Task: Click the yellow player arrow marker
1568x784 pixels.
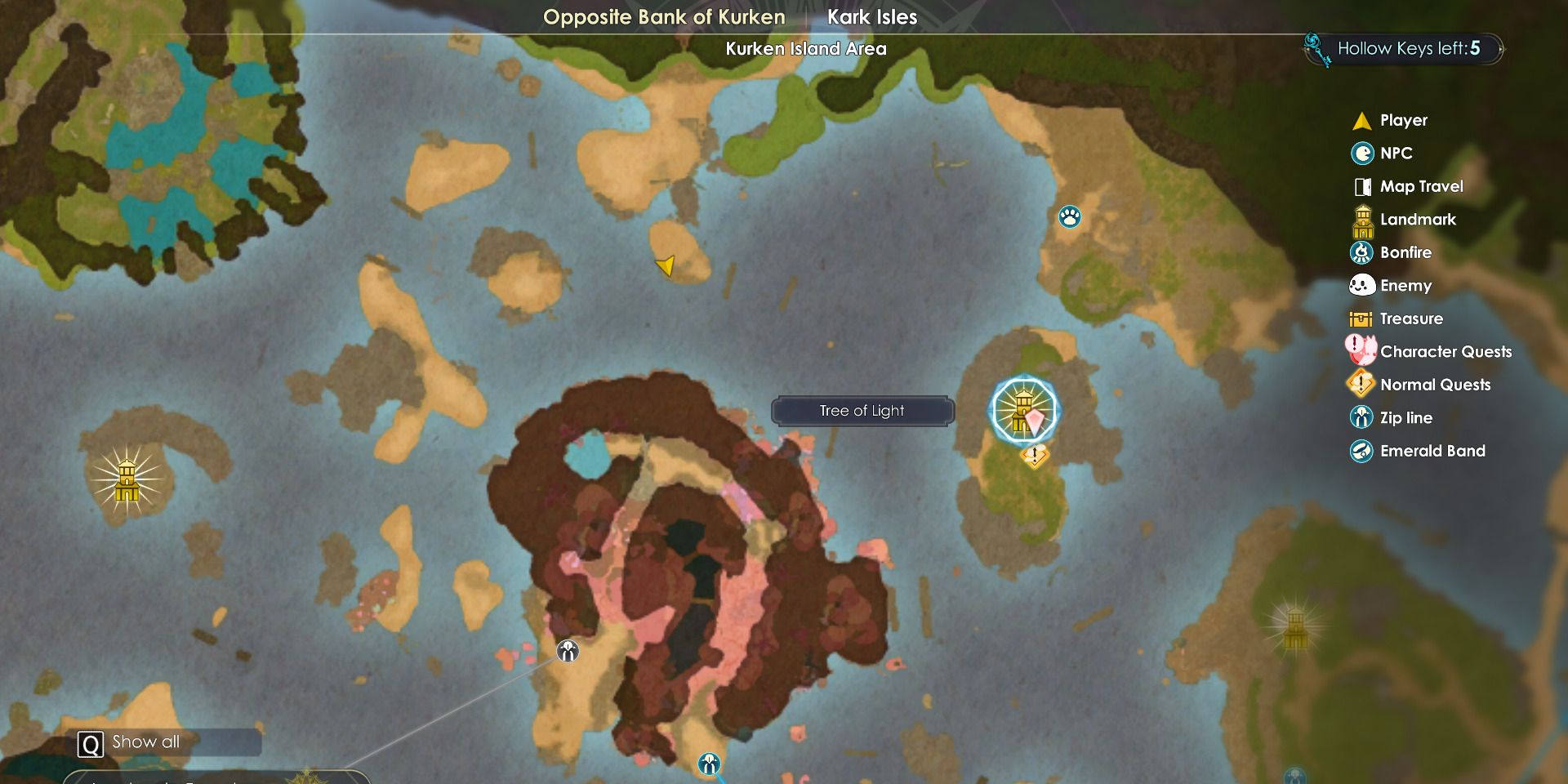Action: coord(666,265)
